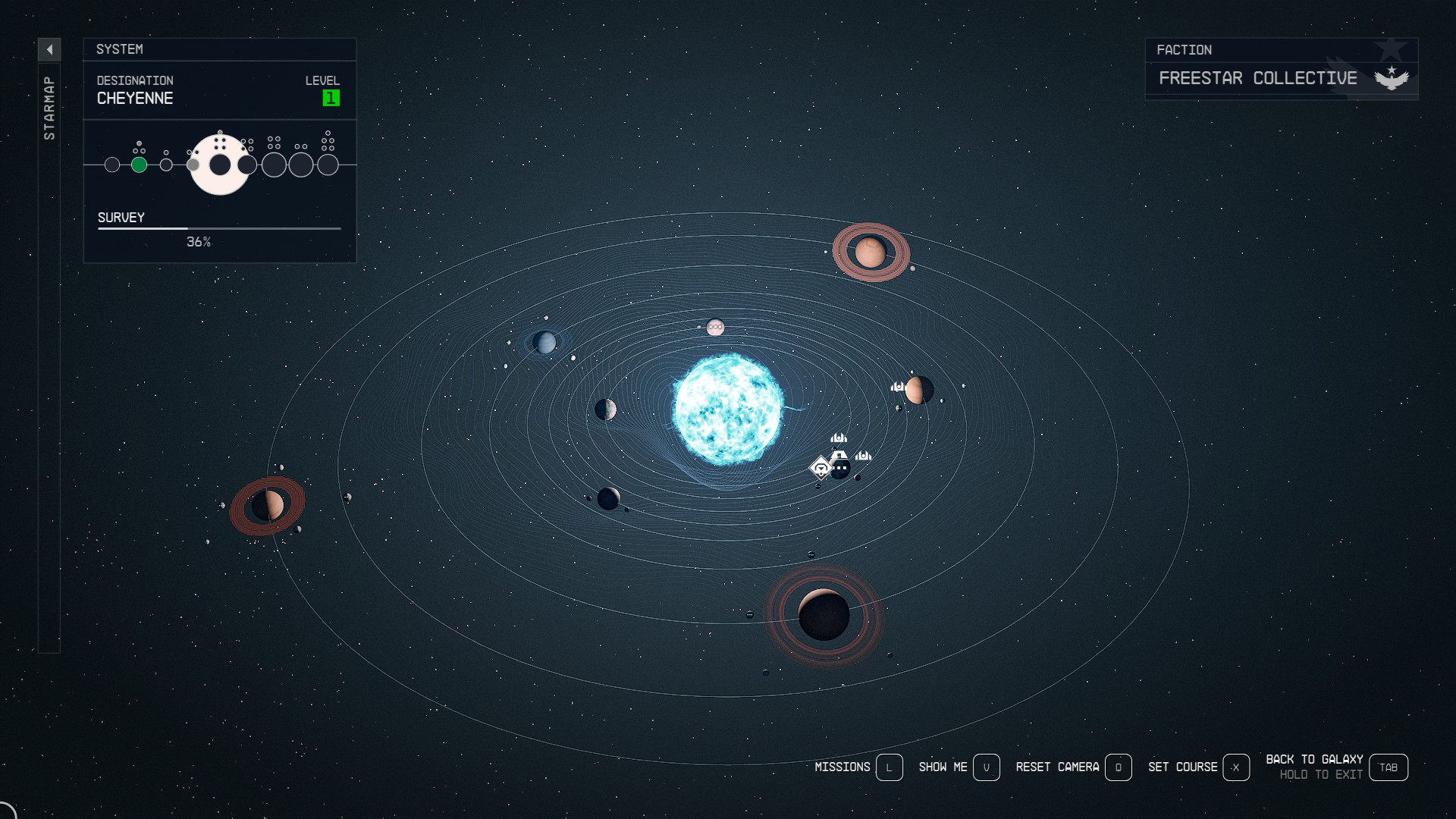Screen dimensions: 1456x819
Task: Click the back arrow beside the SYSTEM panel
Action: pos(50,49)
